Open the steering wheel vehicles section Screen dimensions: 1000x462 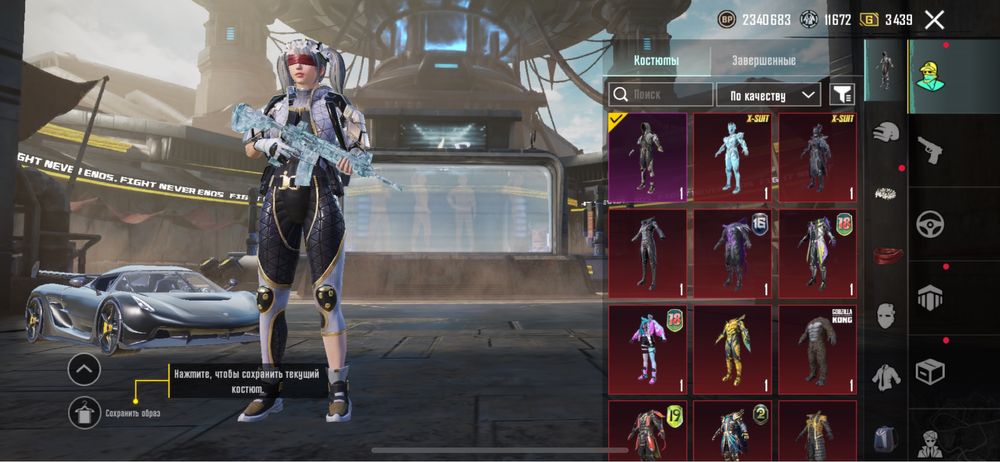coord(931,223)
